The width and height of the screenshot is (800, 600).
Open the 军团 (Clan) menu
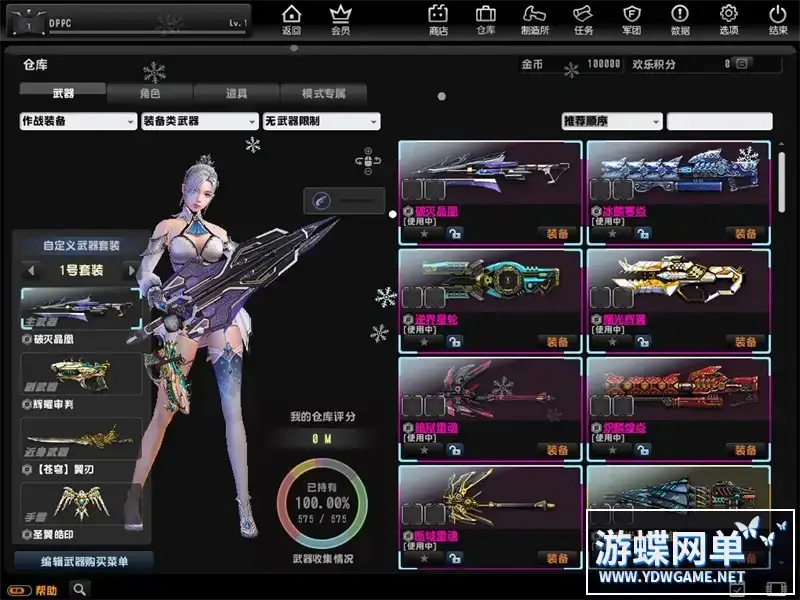point(632,19)
